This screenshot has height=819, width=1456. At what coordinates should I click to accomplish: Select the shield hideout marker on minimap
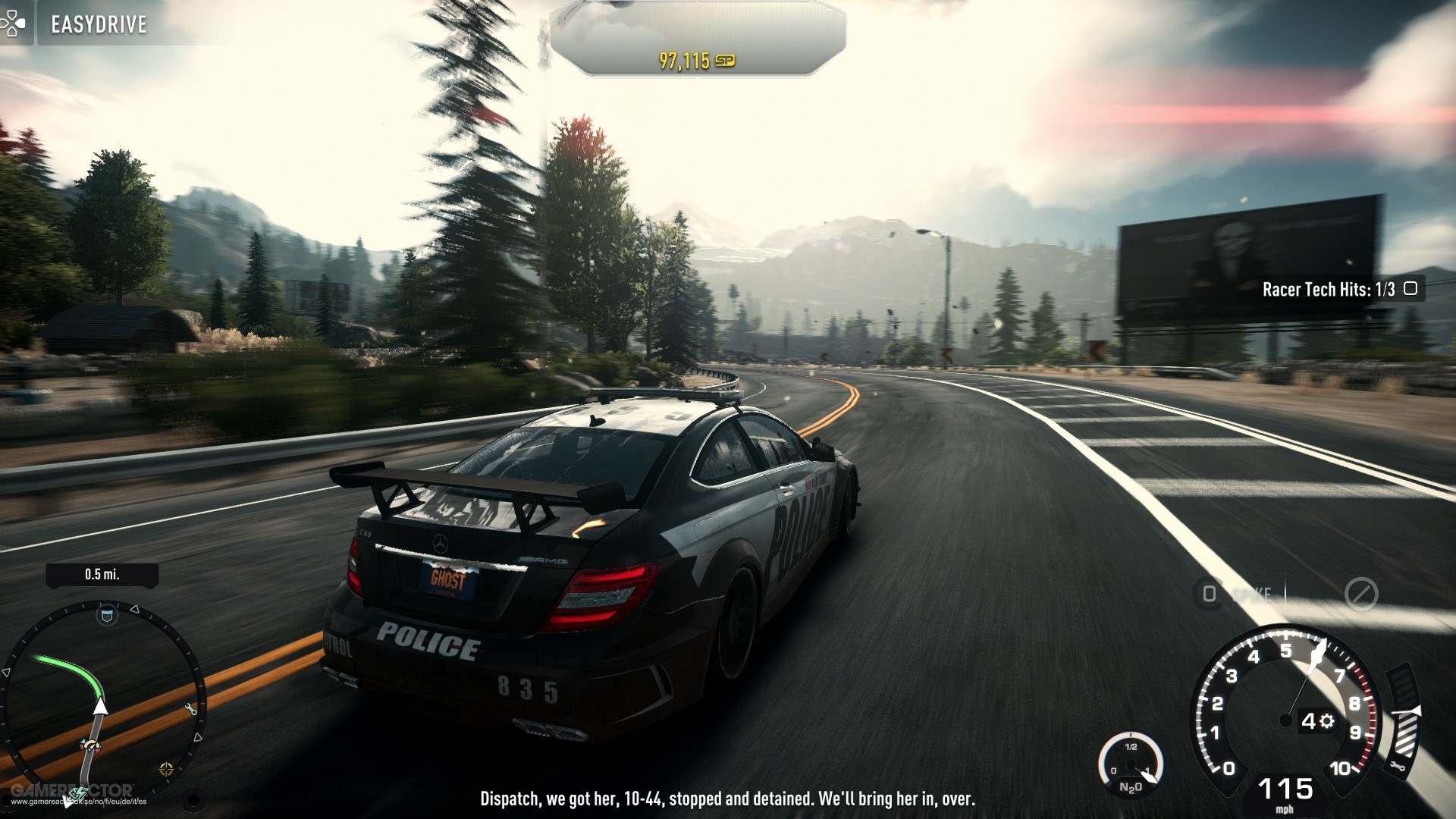click(107, 616)
